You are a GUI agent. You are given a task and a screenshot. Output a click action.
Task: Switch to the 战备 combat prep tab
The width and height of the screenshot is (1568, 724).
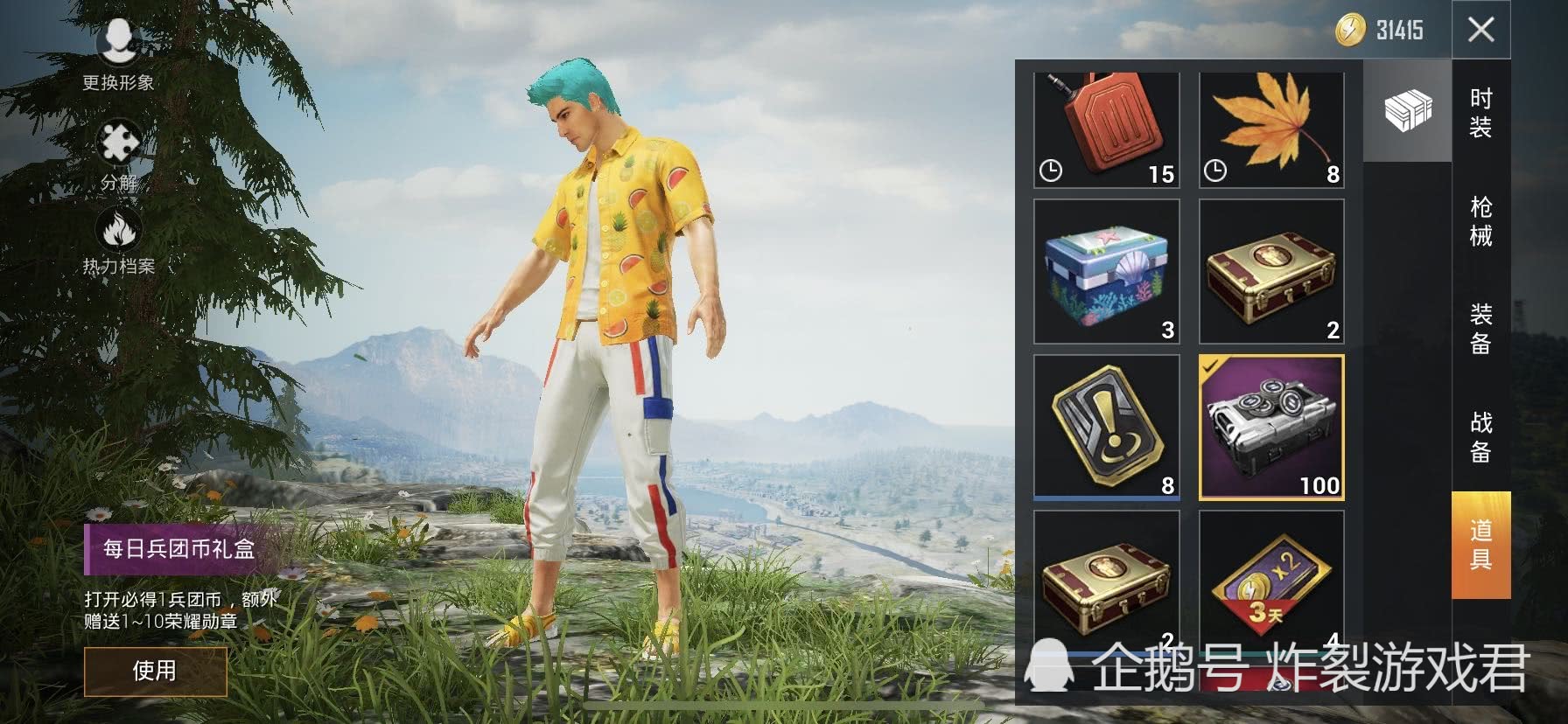[x=1480, y=437]
